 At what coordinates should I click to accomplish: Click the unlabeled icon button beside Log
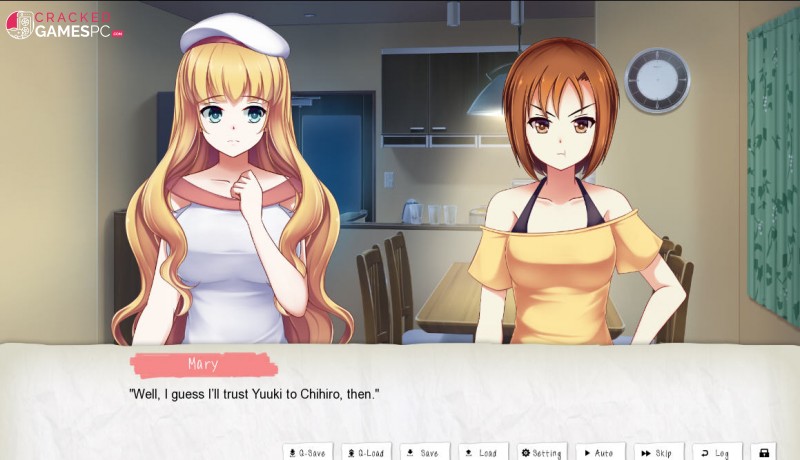pos(765,452)
